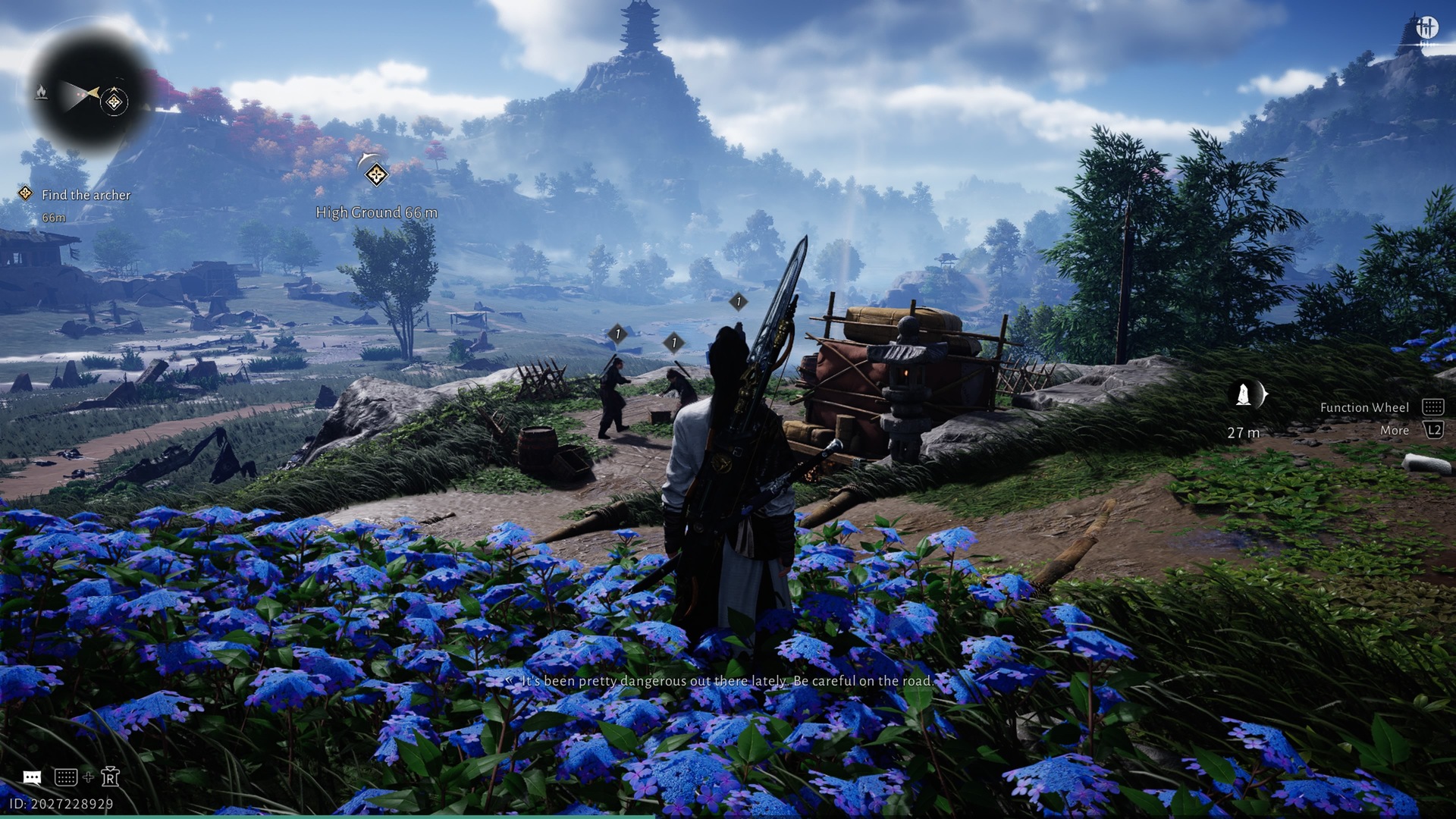Click the round emblem icon in top-right corner
The height and width of the screenshot is (819, 1456).
point(1426,28)
